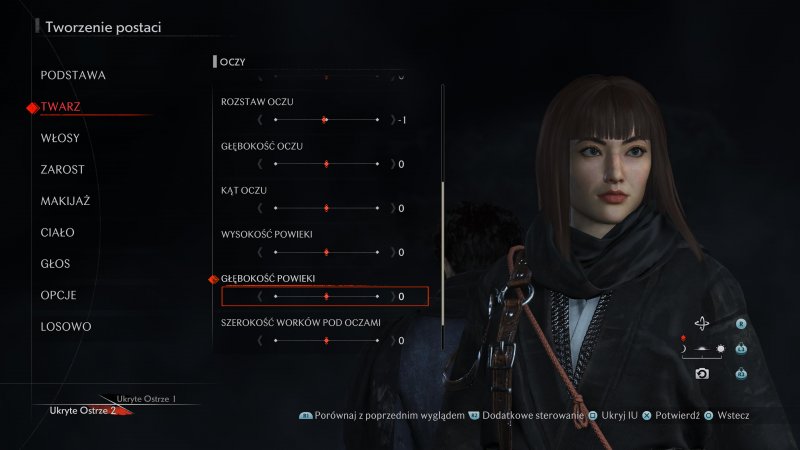The width and height of the screenshot is (800, 450).
Task: Decrease ROZSTAW OCZU with left arrow
Action: [x=260, y=120]
